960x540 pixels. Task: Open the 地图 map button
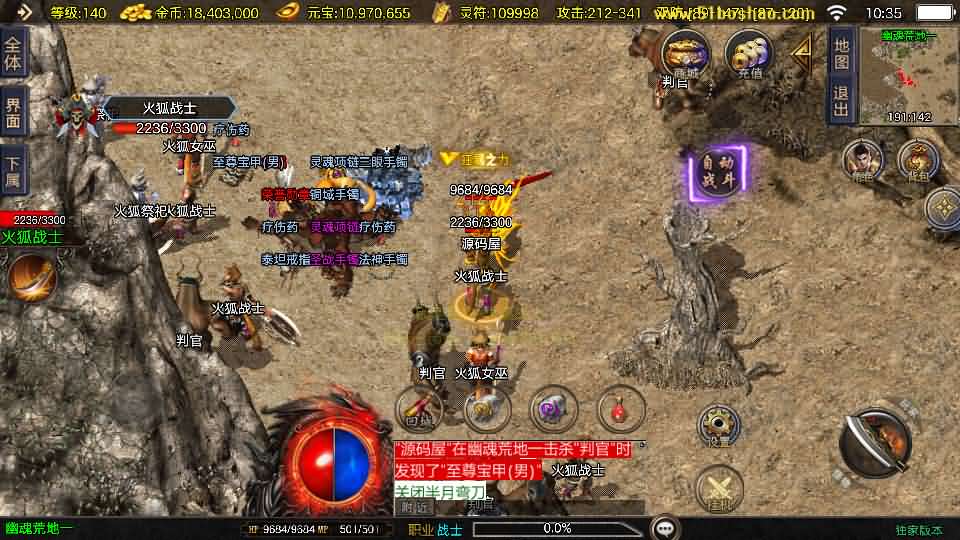pos(841,54)
